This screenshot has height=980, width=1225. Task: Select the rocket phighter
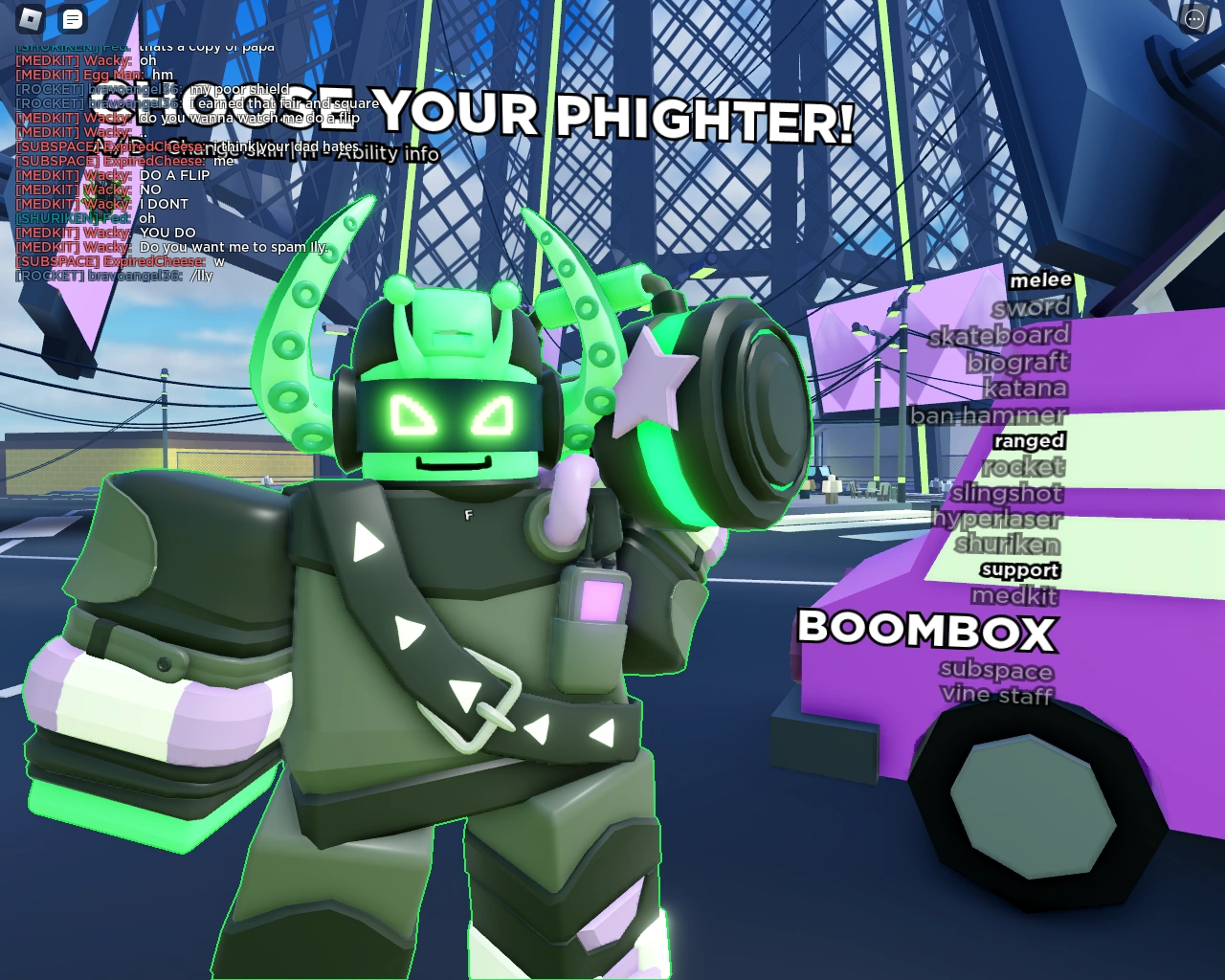pyautogui.click(x=1024, y=467)
